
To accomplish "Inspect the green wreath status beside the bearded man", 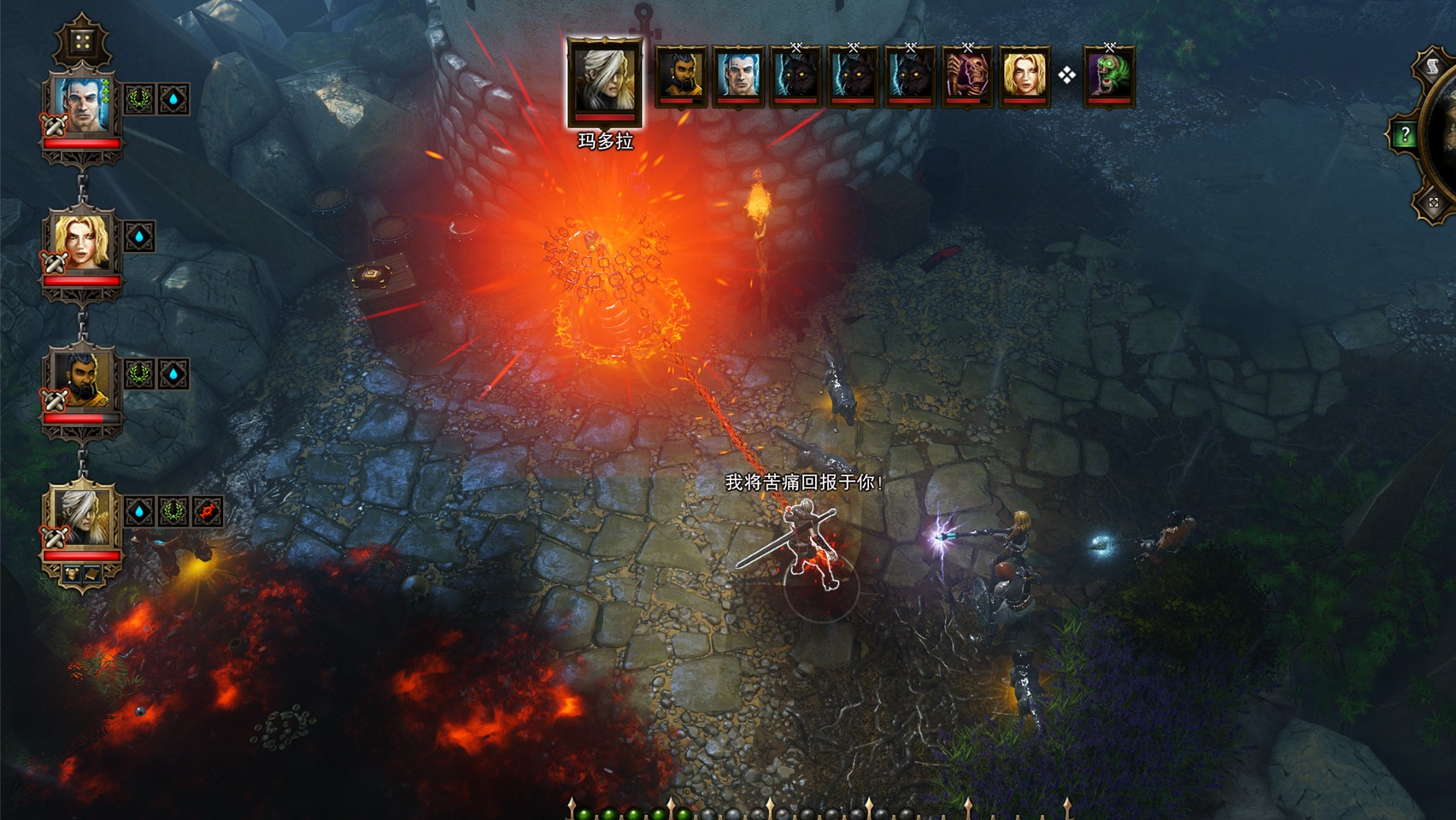I will [139, 374].
